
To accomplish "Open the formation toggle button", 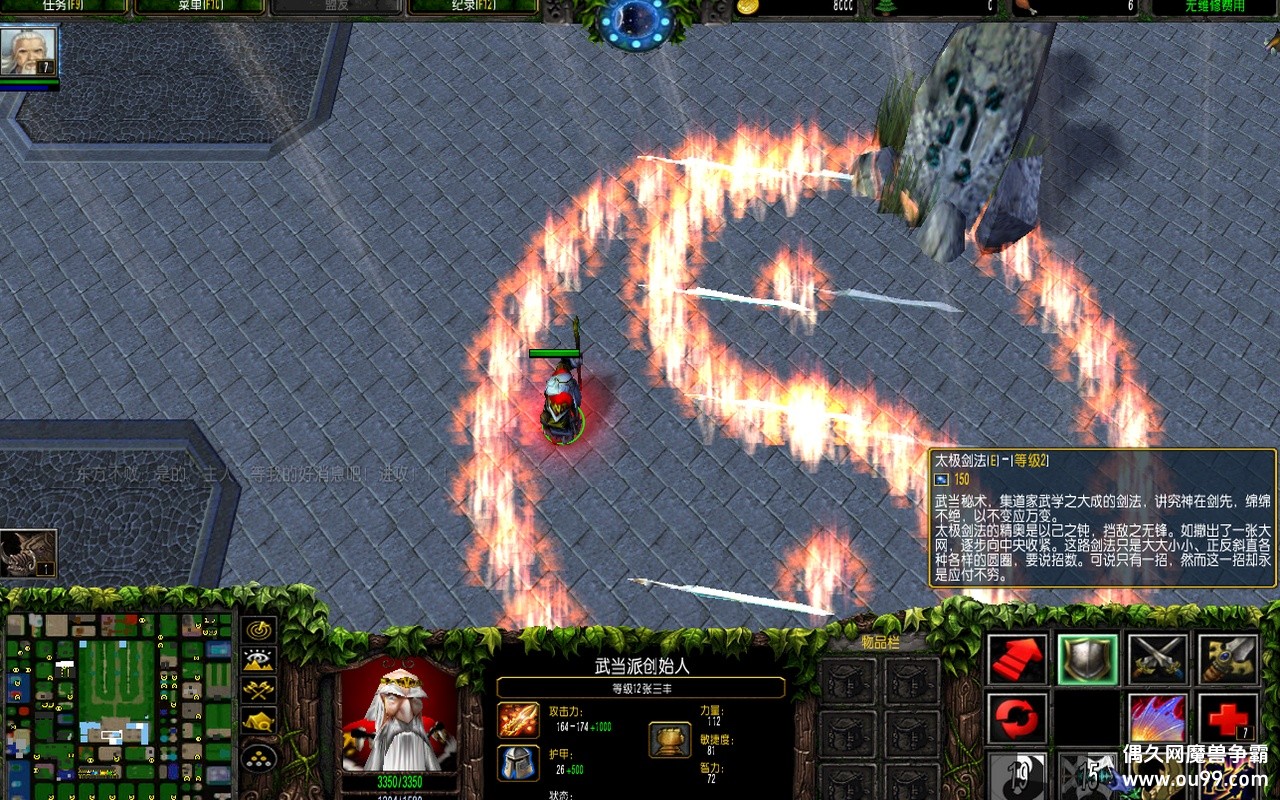I will coord(259,755).
